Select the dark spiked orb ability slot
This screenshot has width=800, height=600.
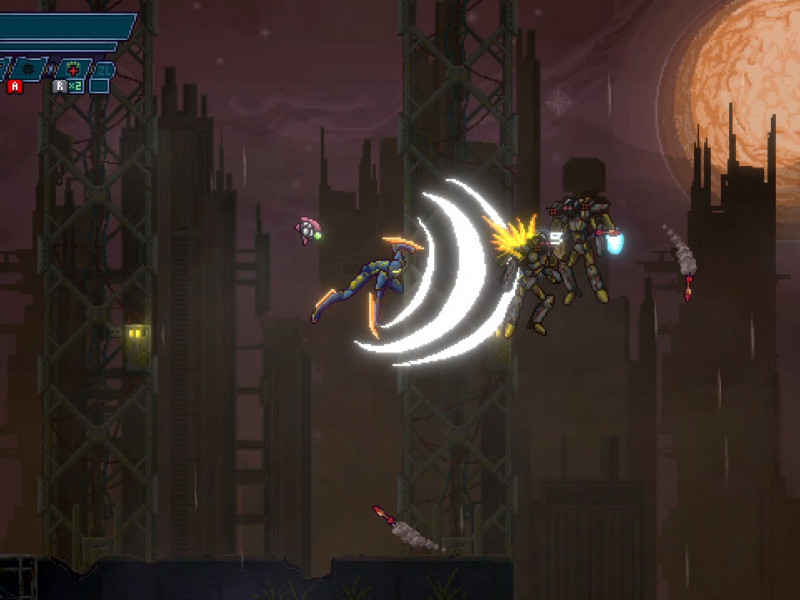click(29, 70)
